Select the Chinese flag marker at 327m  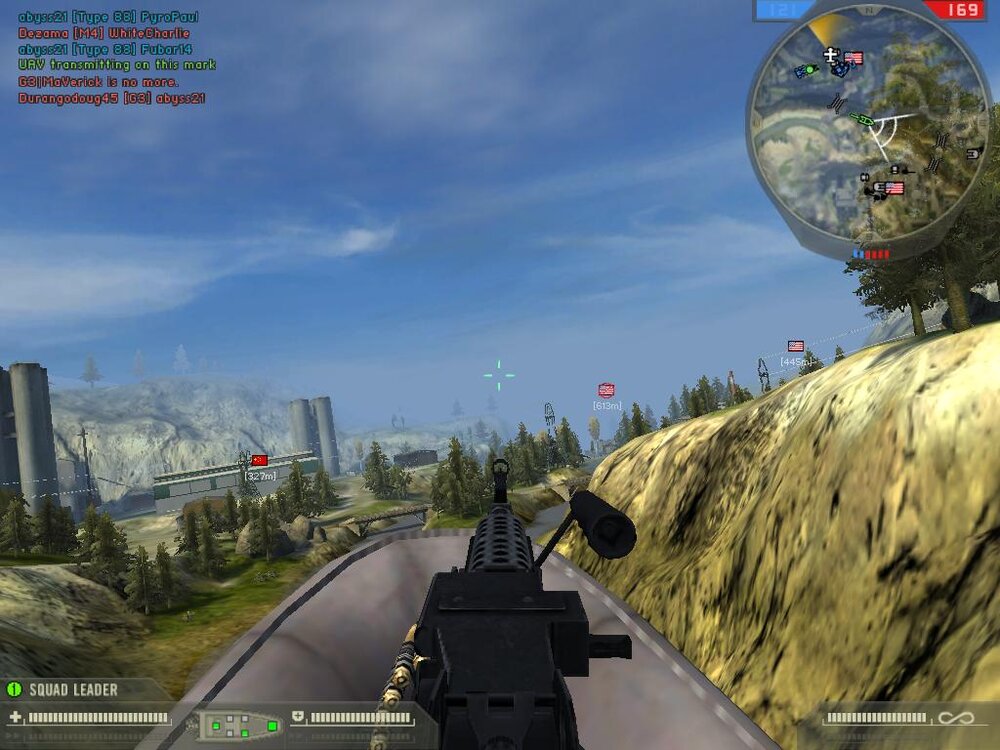click(260, 460)
